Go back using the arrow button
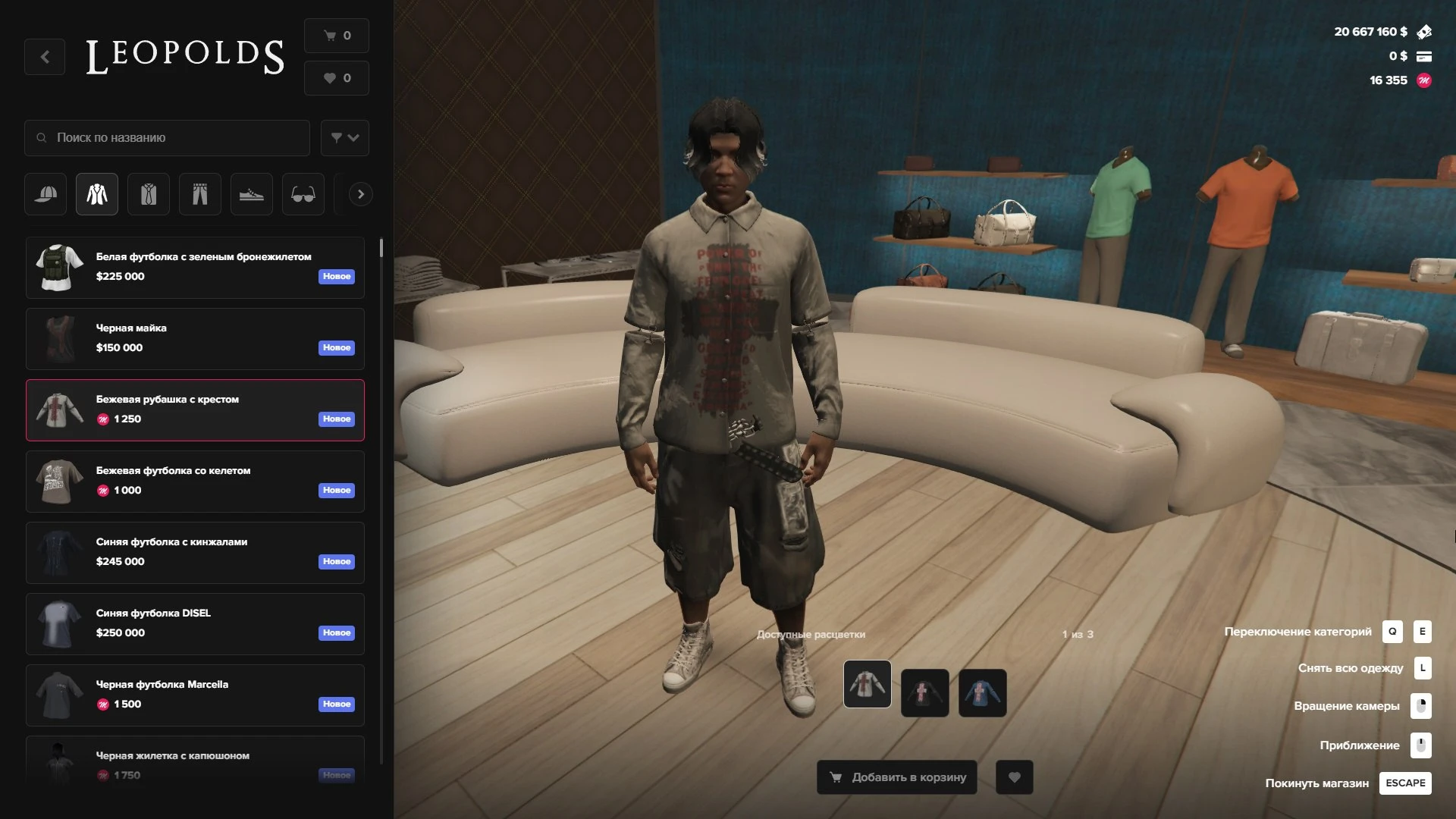The height and width of the screenshot is (819, 1456). click(x=45, y=57)
